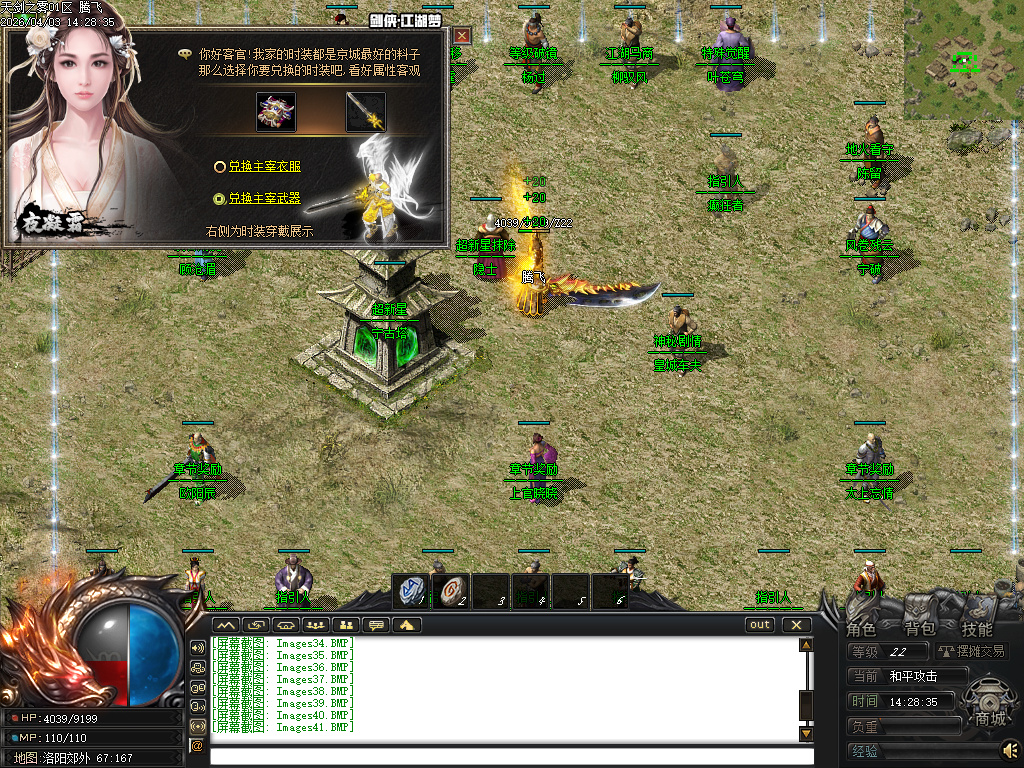Focus the chat text input field
Viewport: 1024px width, 768px height.
505,755
